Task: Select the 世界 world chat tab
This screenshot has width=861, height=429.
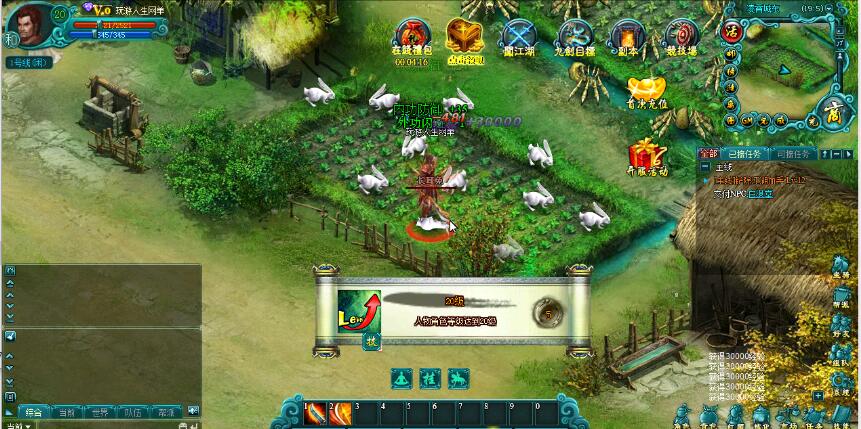Action: coord(98,411)
